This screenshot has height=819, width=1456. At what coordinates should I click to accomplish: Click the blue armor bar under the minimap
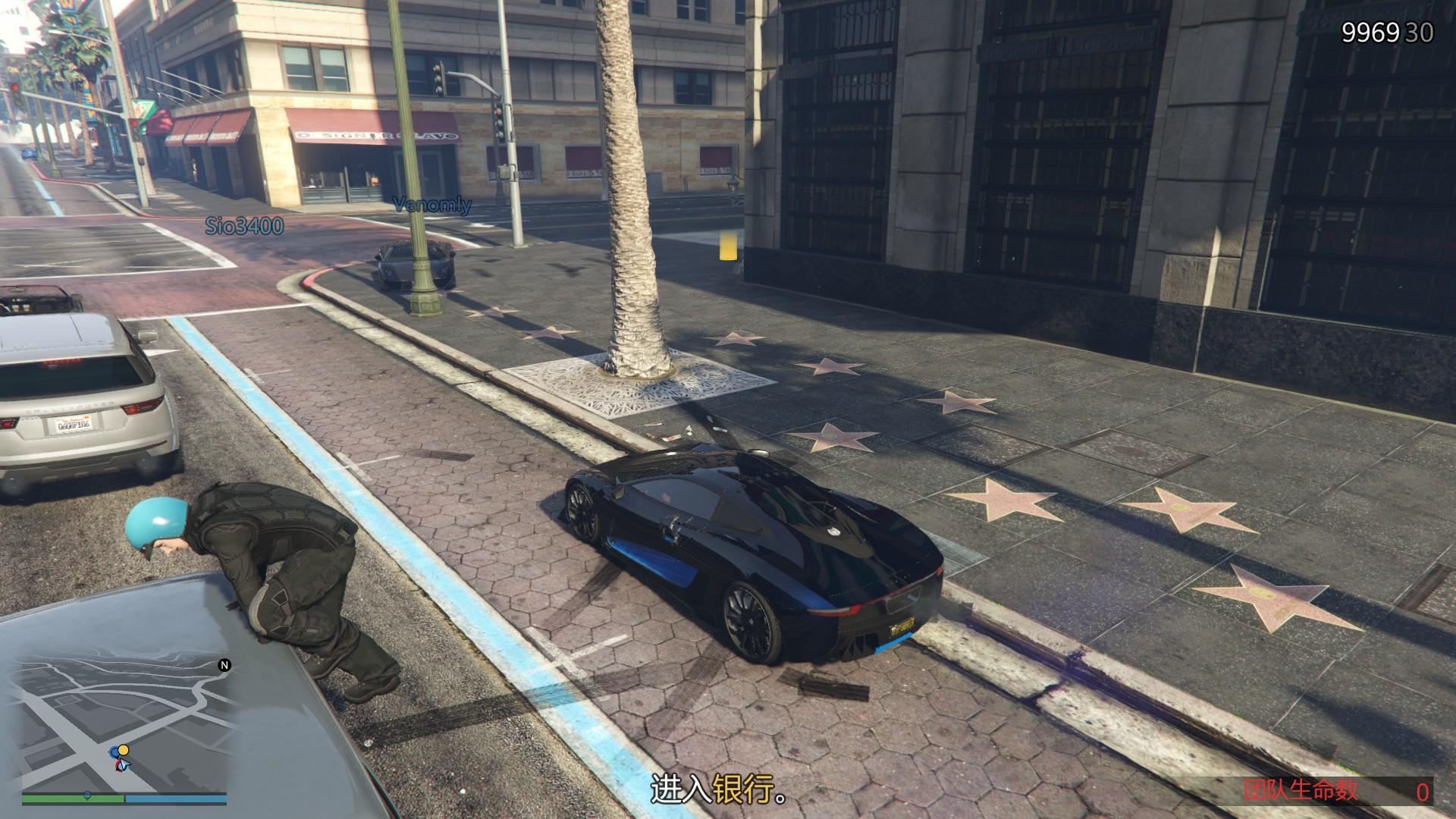point(176,797)
